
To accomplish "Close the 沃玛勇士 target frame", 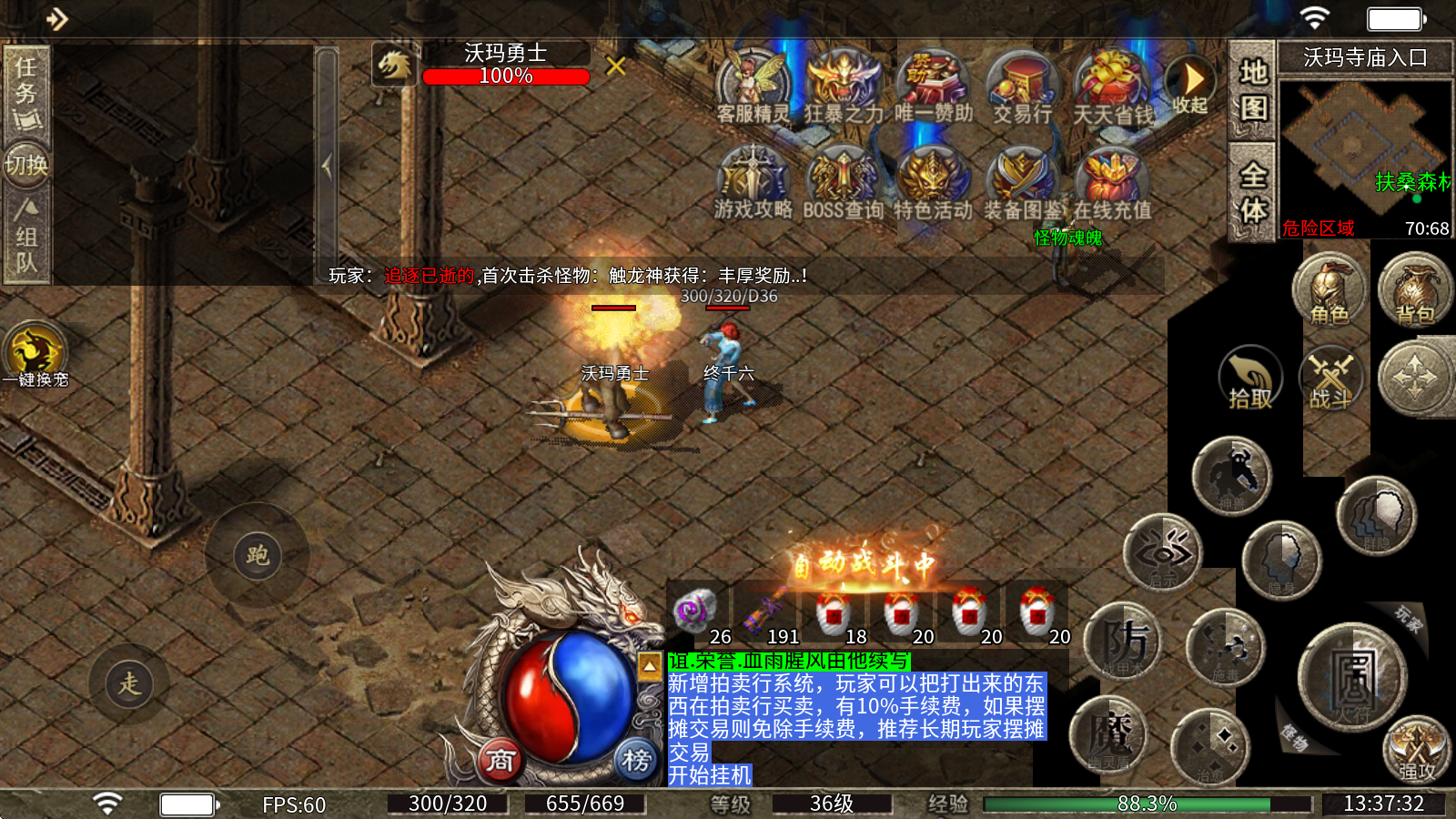I will pyautogui.click(x=616, y=66).
